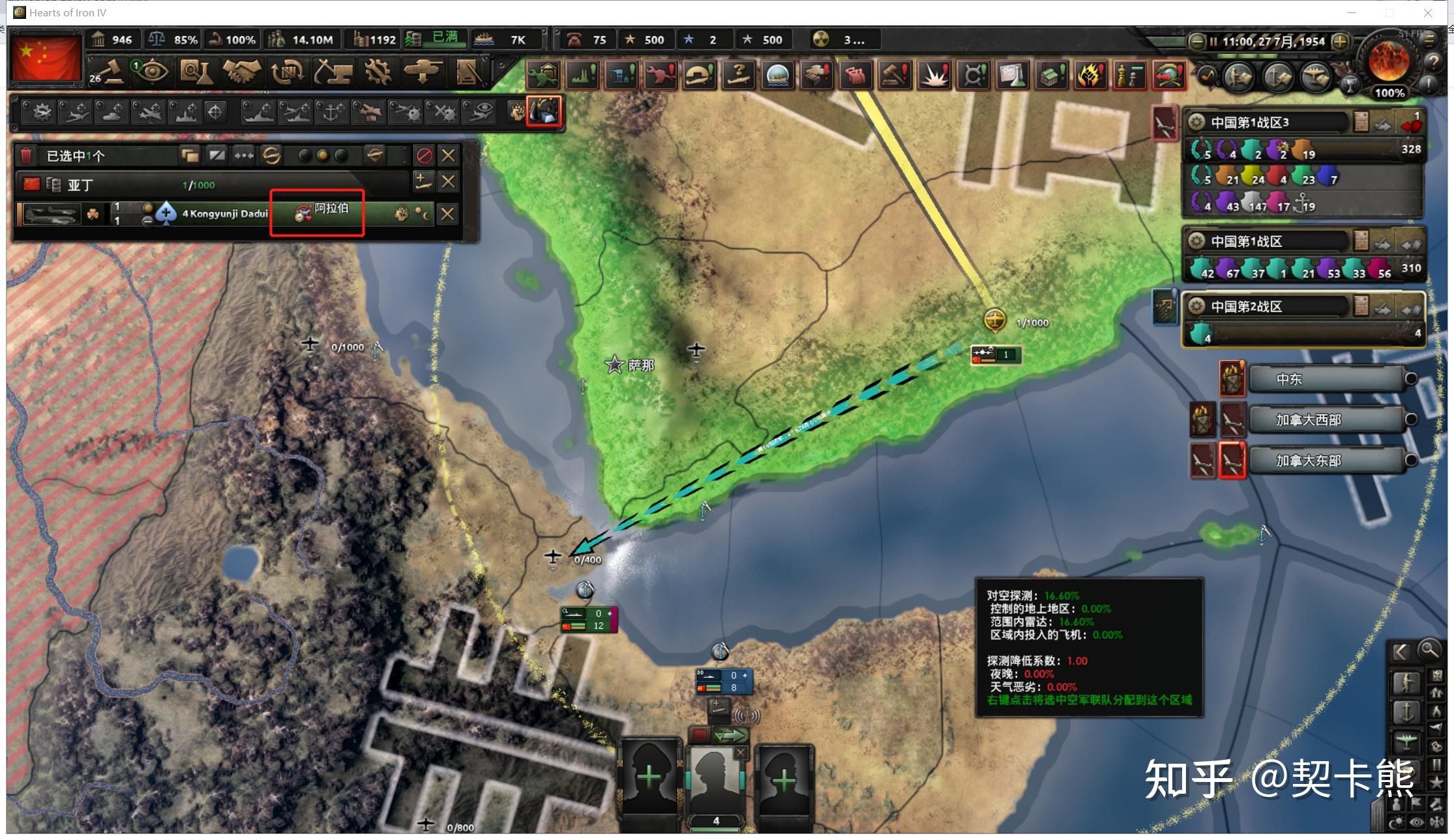Open the decisions gavel menu
The image size is (1454, 840).
click(x=108, y=72)
